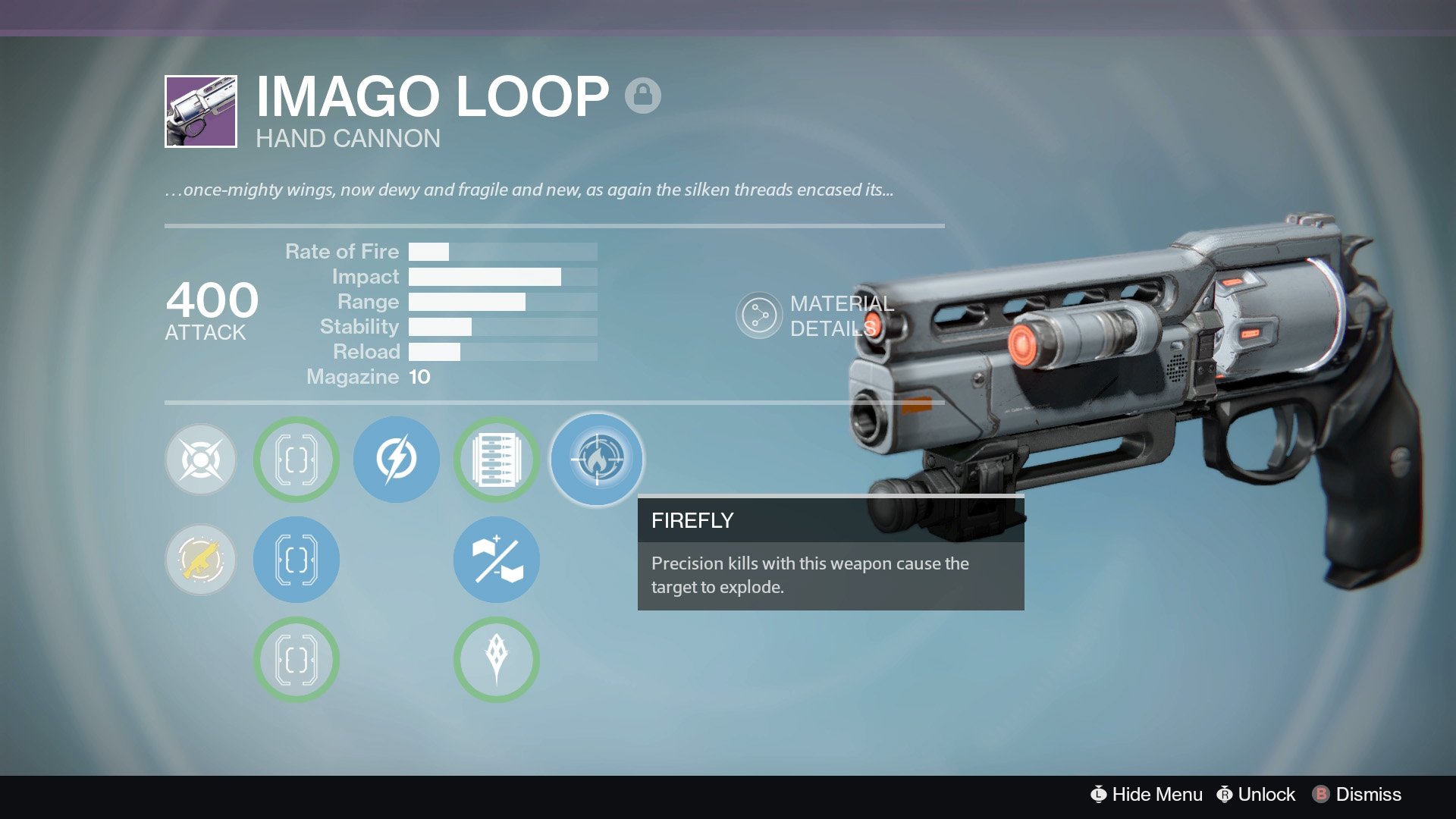Select the ammo magazine perk node
Viewport: 1456px width, 819px height.
tap(497, 460)
